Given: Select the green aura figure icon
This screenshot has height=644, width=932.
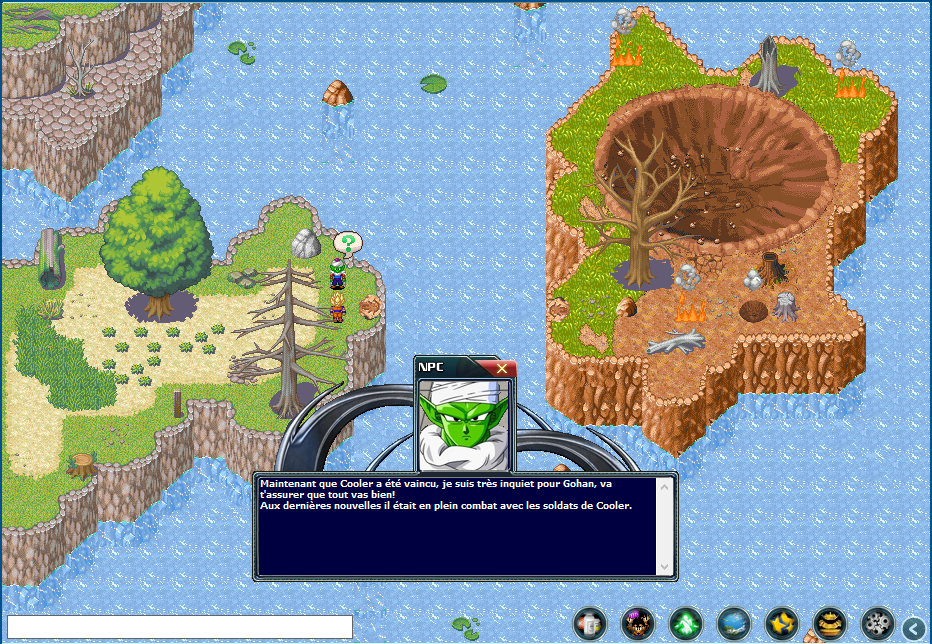Looking at the screenshot, I should [685, 624].
